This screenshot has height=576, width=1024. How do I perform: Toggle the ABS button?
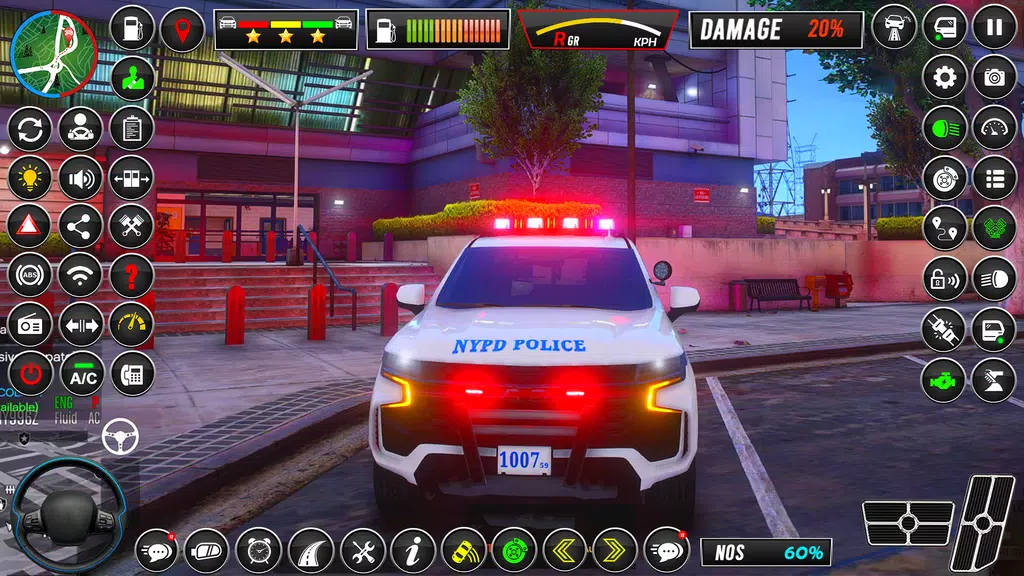point(30,275)
